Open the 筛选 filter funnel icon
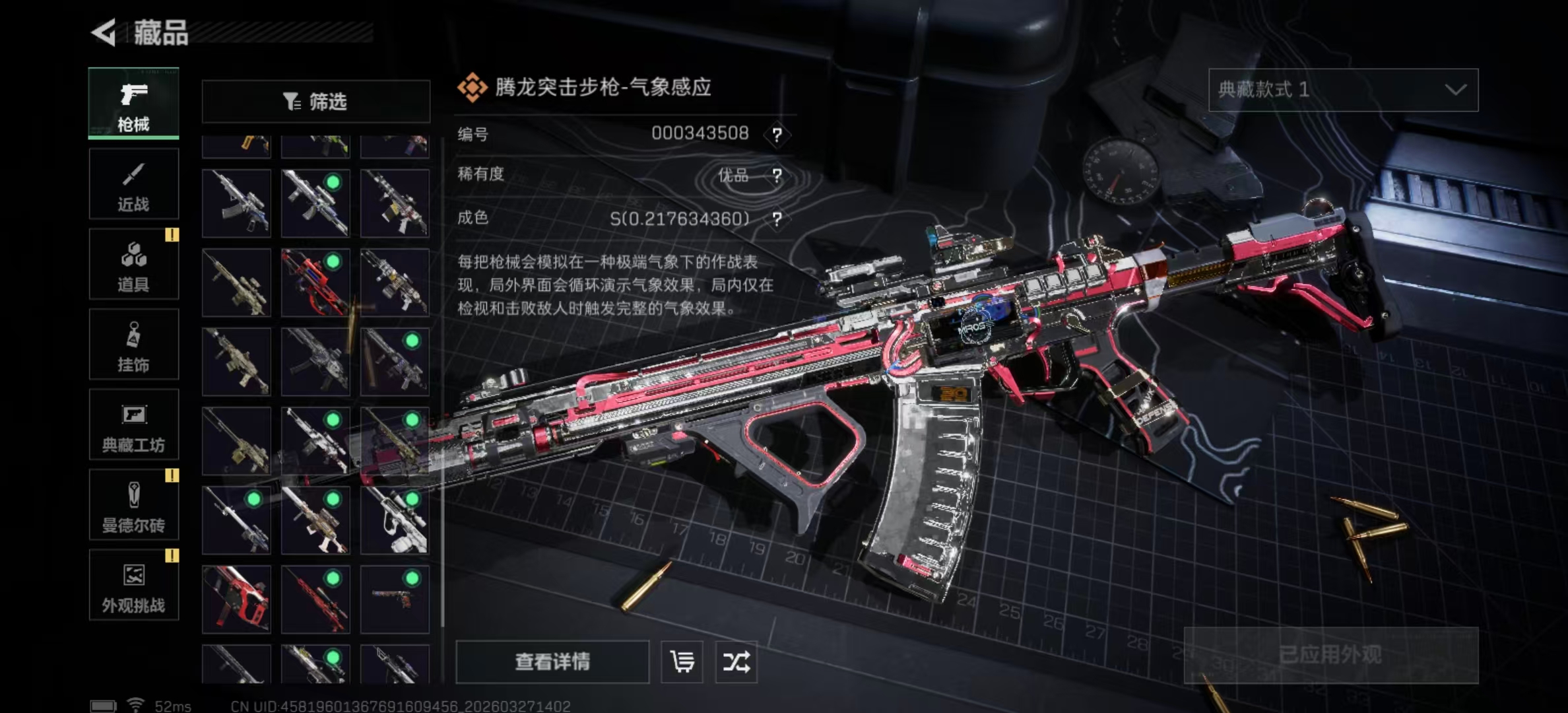 coord(290,100)
